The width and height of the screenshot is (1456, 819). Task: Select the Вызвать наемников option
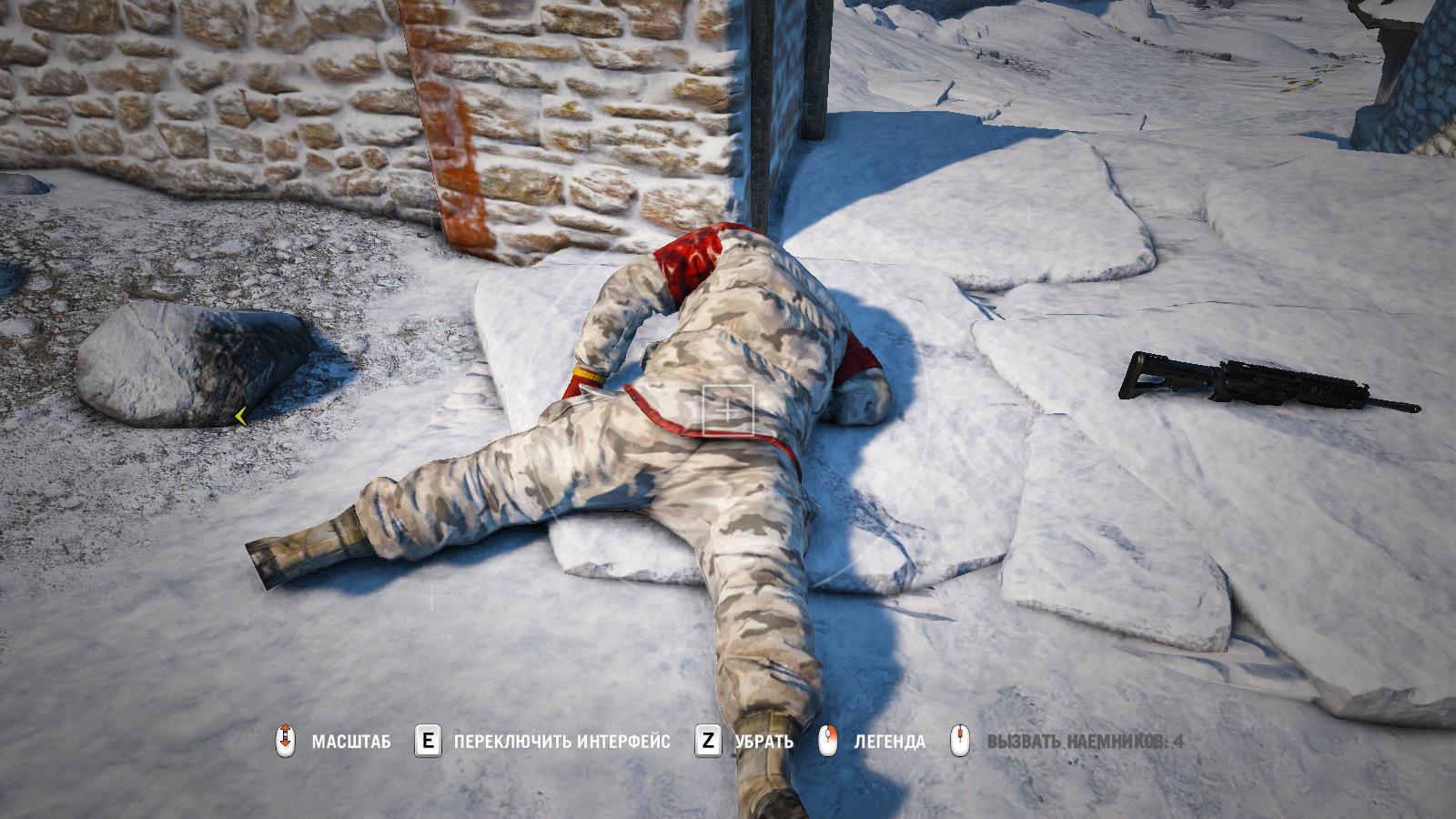tap(1084, 742)
